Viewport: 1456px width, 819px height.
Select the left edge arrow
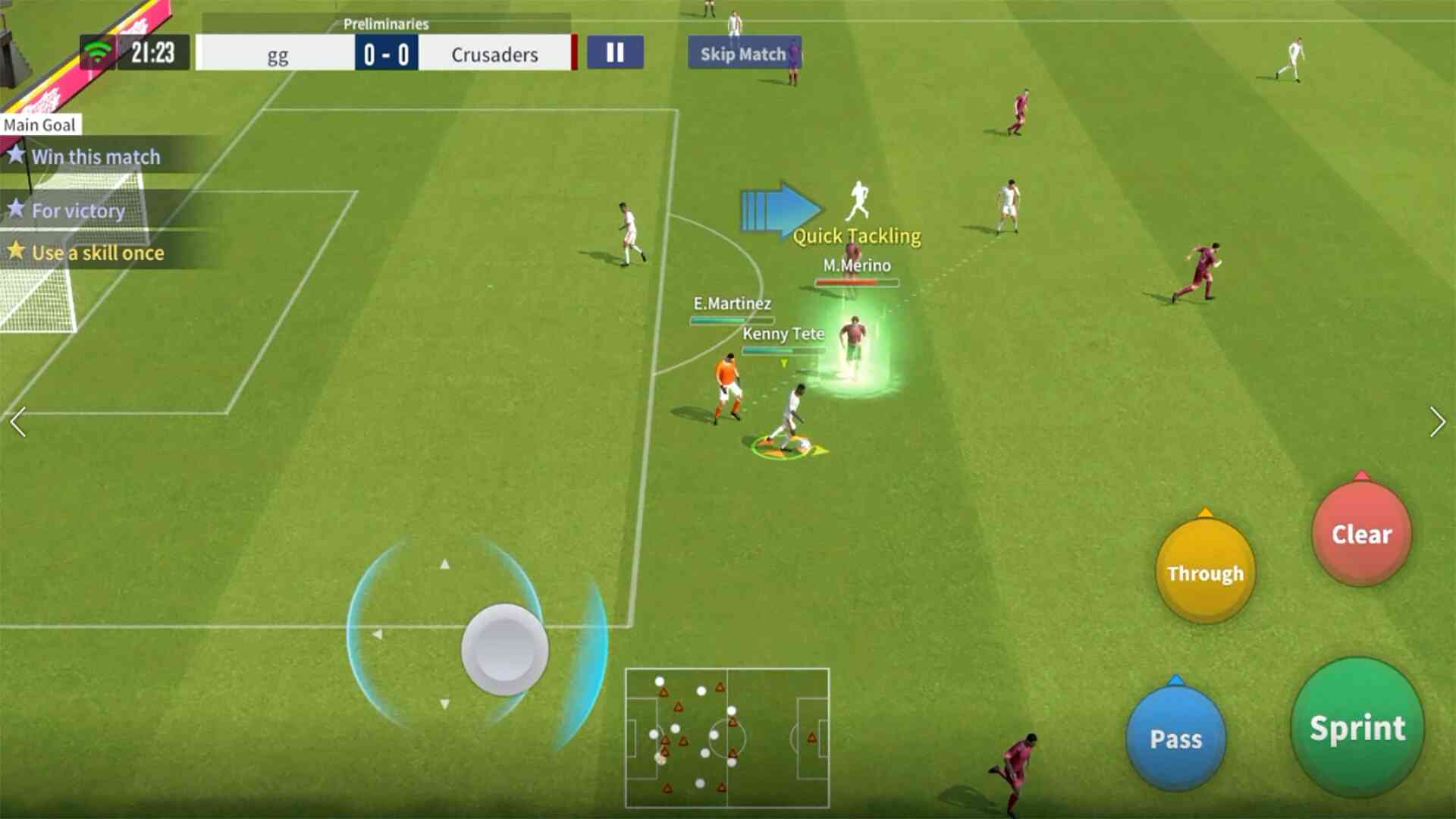click(18, 422)
